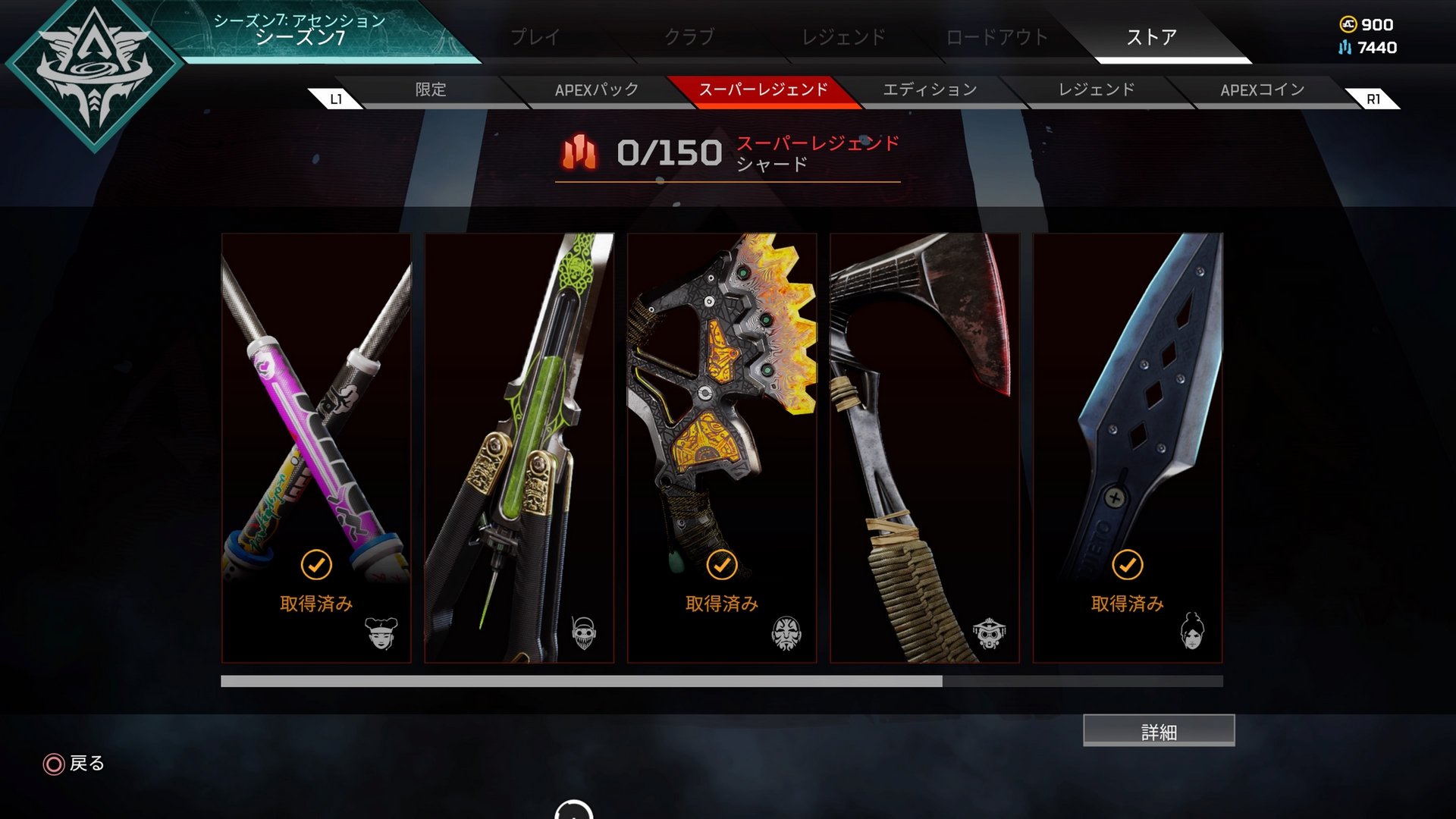Viewport: 1456px width, 819px height.
Task: Switch to the エディション store tab
Action: click(930, 89)
